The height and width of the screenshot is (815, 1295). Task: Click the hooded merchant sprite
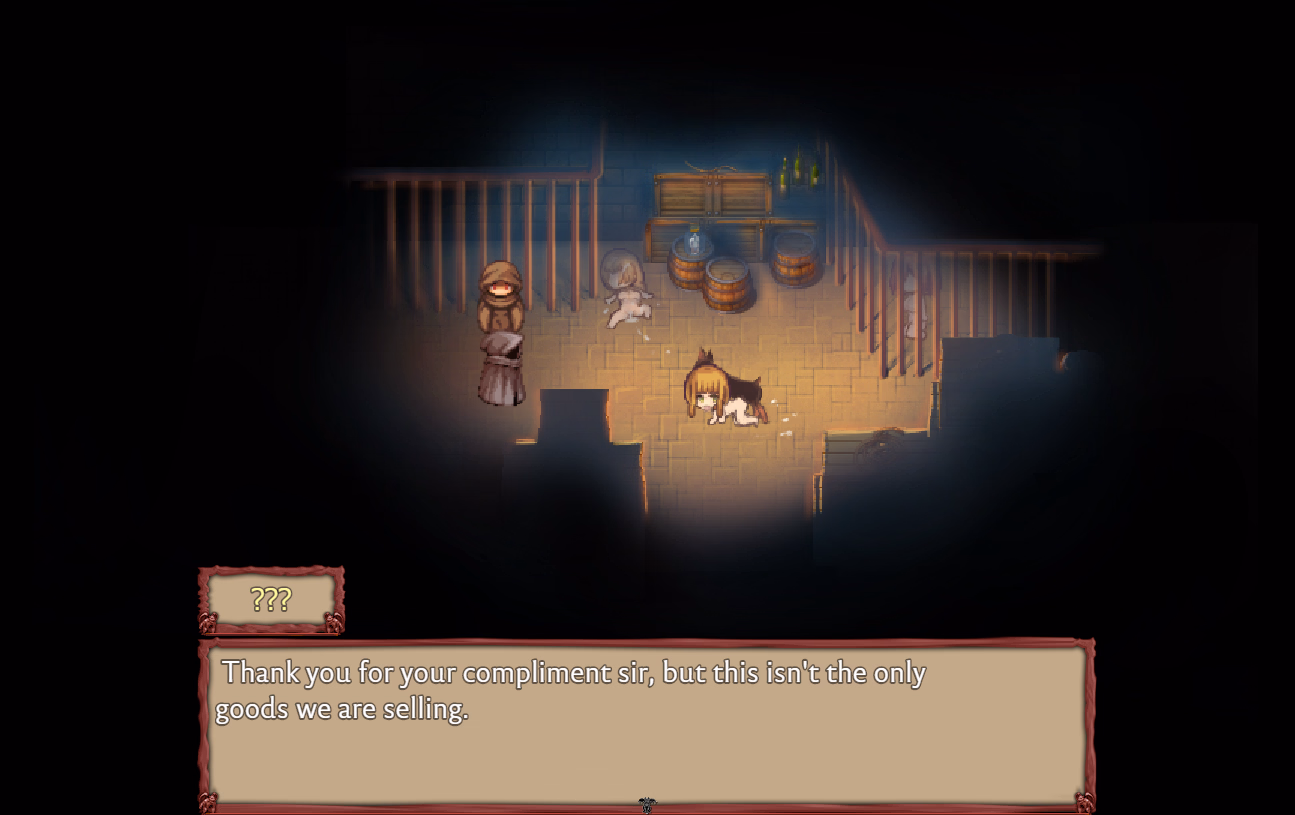(x=500, y=330)
